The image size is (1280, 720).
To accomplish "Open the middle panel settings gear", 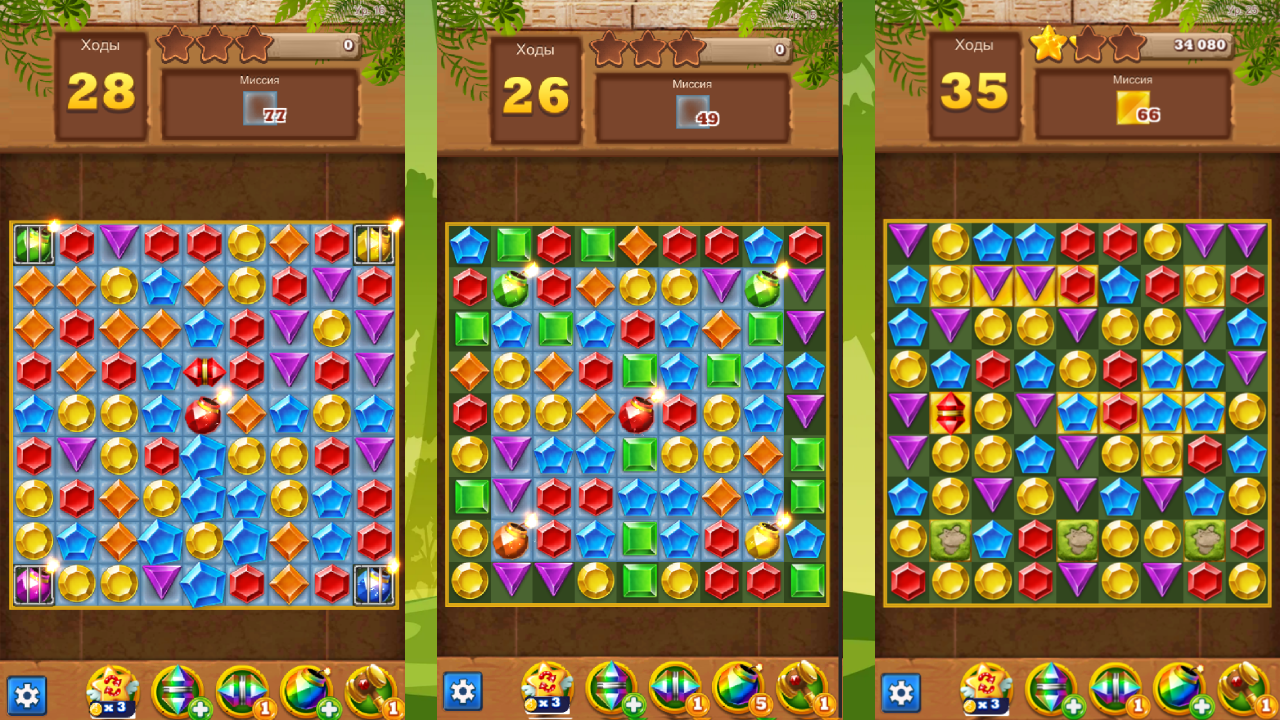I will [x=463, y=689].
